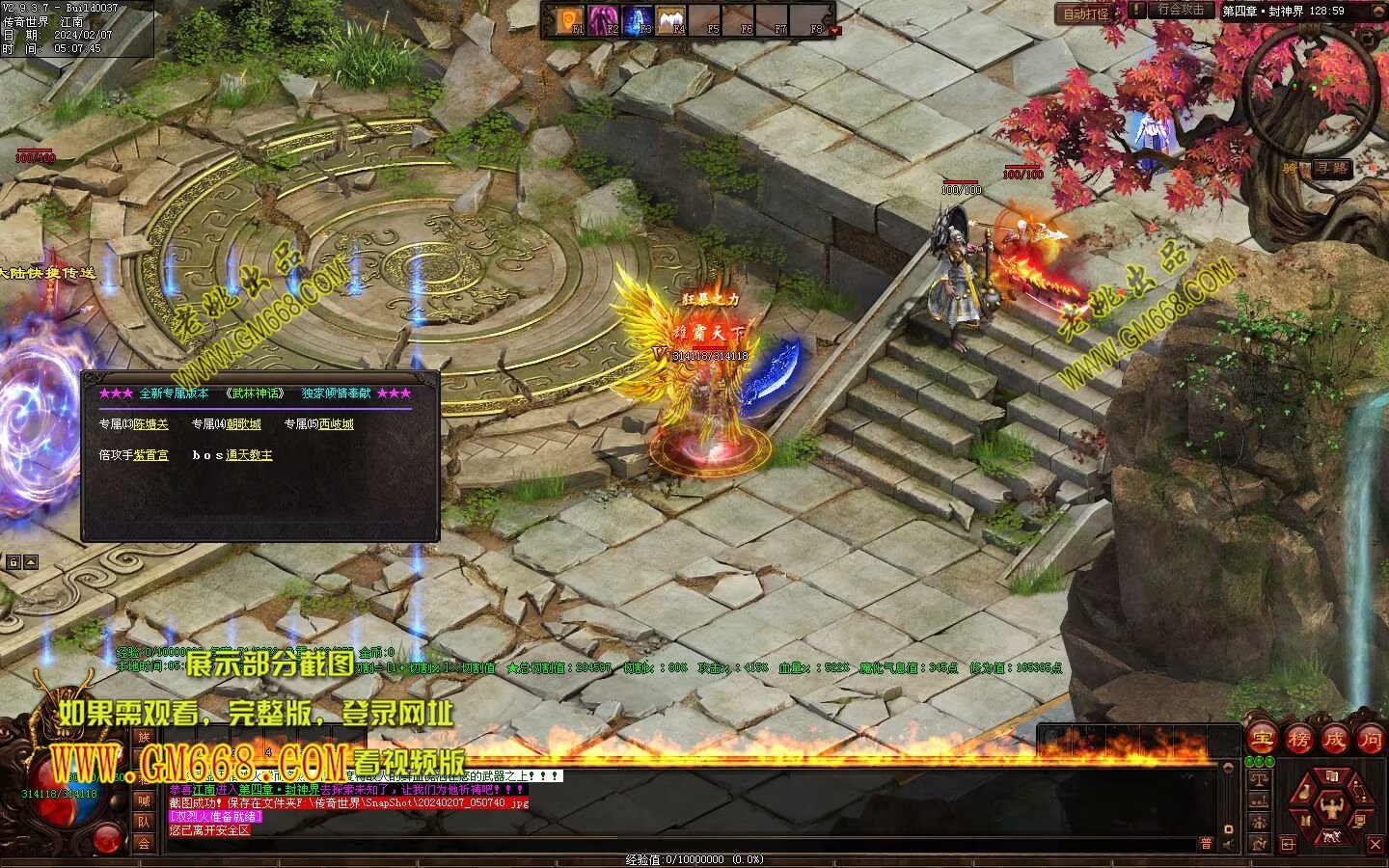Trigger the F4 white wings skill

(671, 19)
